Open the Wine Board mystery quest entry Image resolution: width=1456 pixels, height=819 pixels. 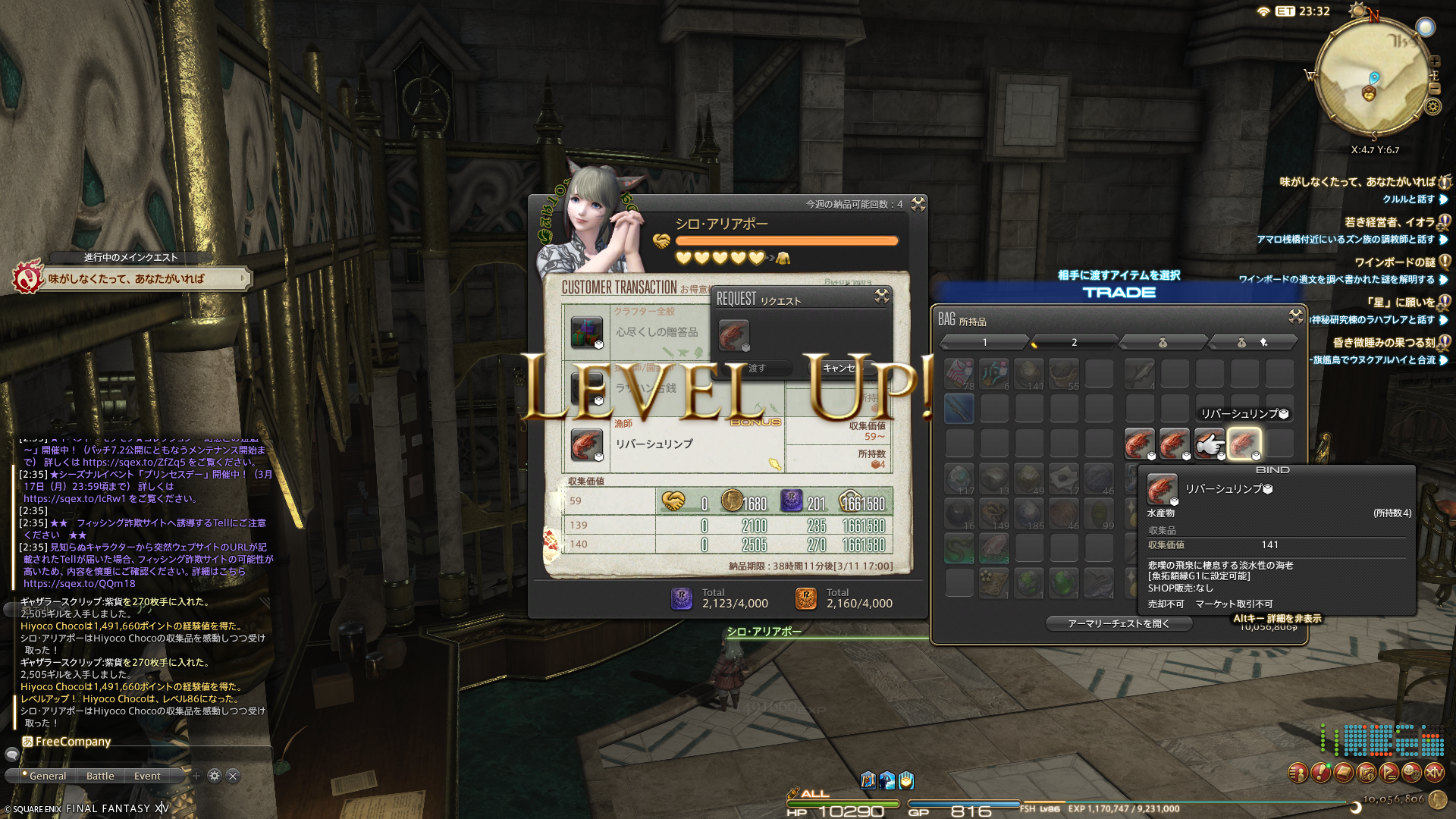[1394, 262]
